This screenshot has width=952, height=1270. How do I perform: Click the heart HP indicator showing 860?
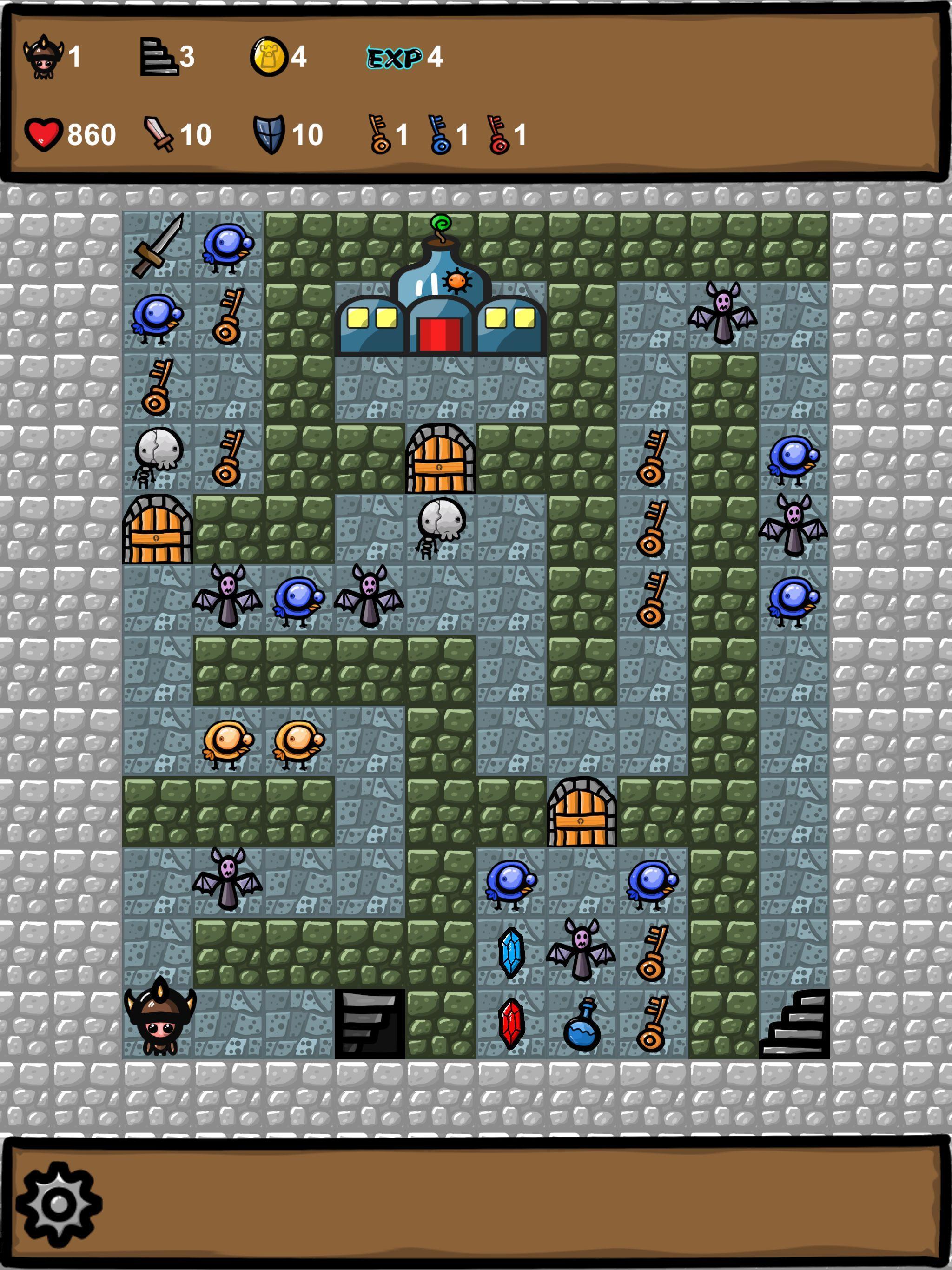coord(45,133)
